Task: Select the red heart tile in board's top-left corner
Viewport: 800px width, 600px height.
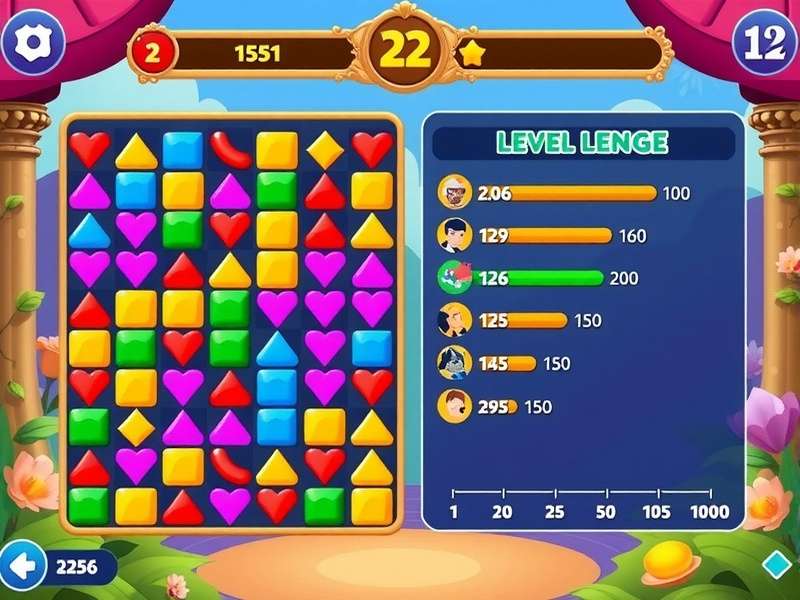Action: [x=89, y=150]
